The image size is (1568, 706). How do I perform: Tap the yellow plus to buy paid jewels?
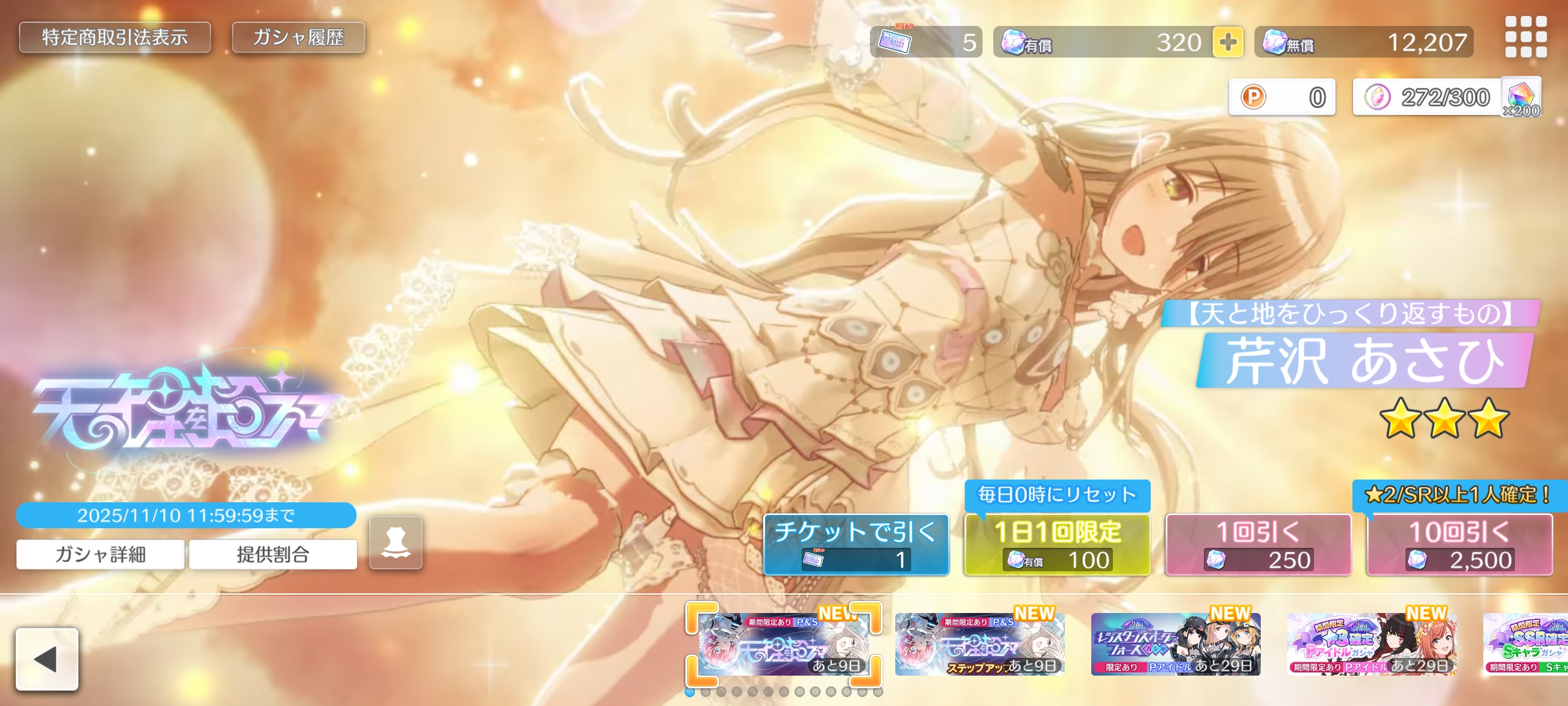1227,42
